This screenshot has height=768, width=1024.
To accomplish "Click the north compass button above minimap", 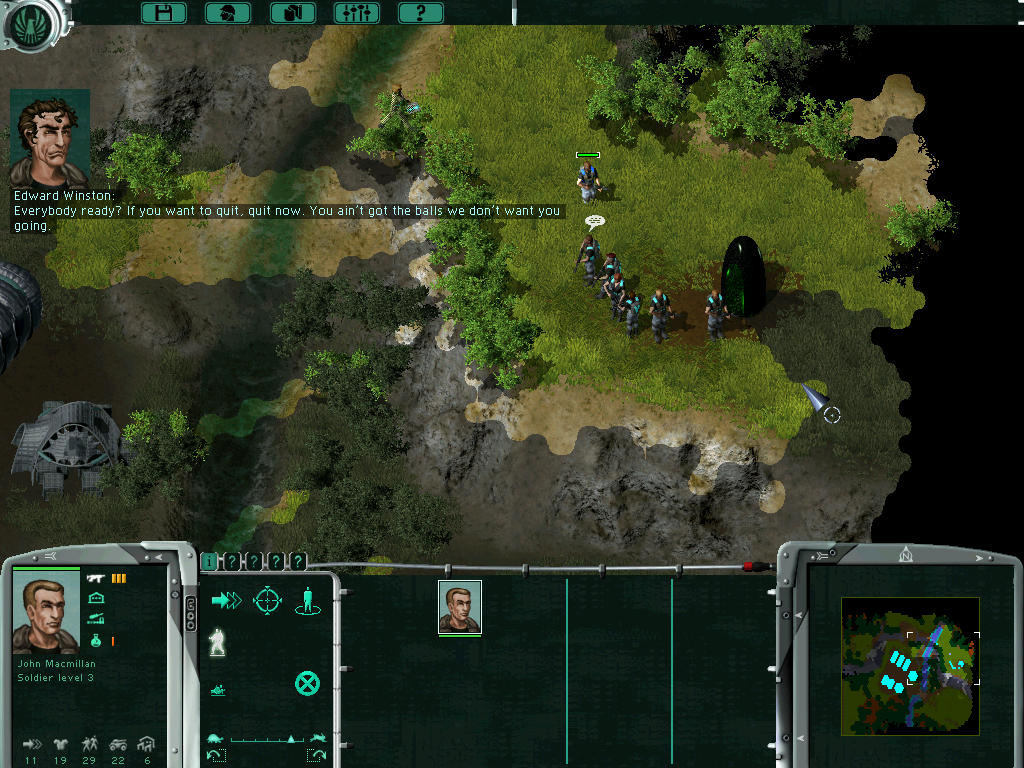I will point(906,553).
